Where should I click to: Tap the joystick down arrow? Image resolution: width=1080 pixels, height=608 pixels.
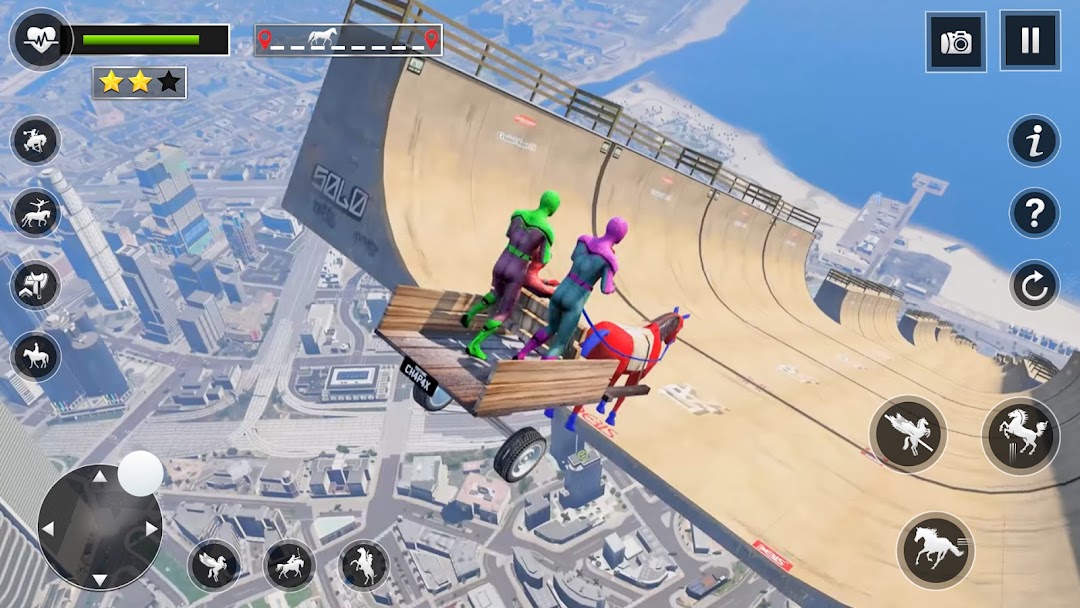pyautogui.click(x=100, y=578)
